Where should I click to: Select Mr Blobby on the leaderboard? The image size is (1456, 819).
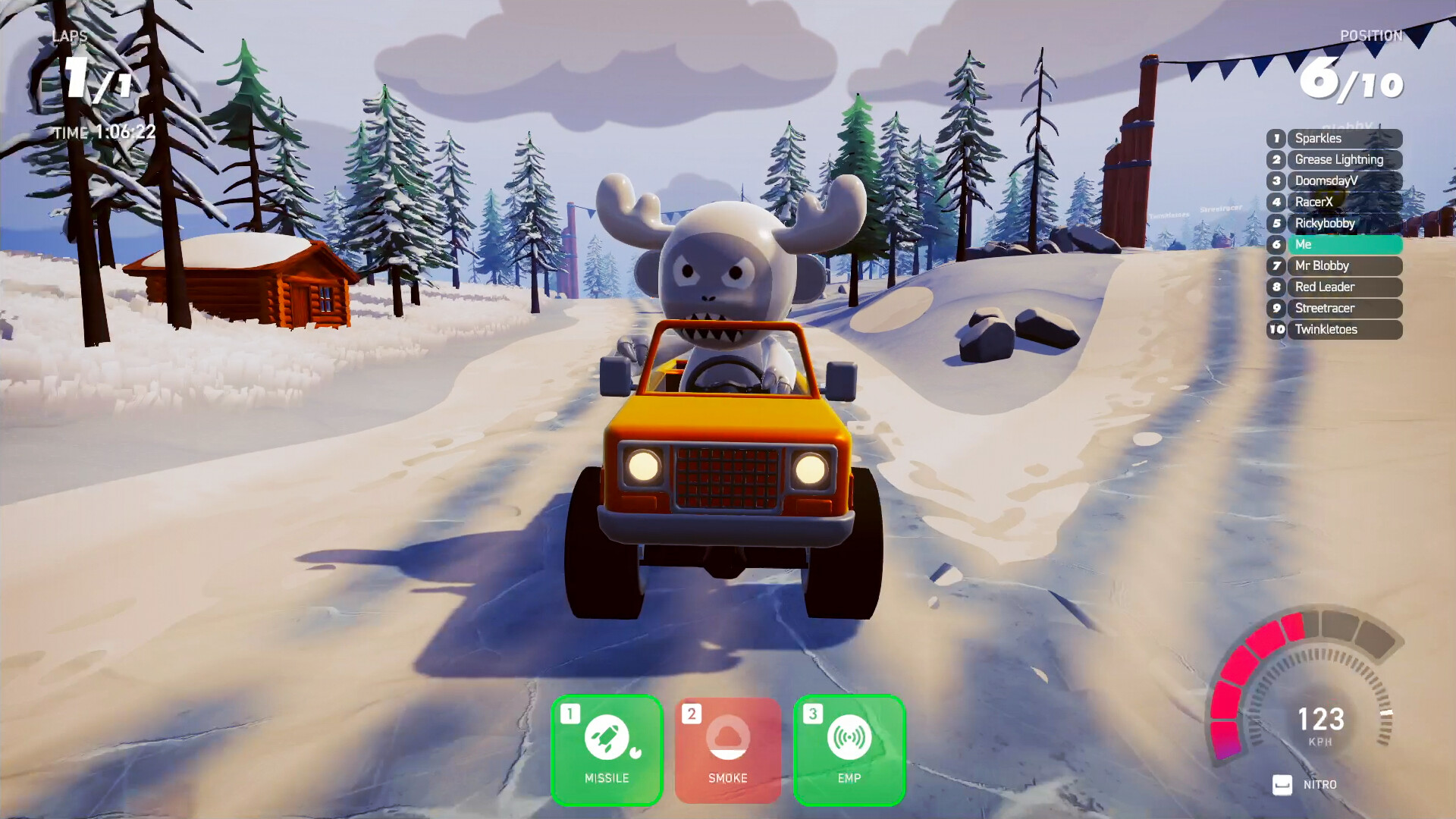click(1345, 265)
